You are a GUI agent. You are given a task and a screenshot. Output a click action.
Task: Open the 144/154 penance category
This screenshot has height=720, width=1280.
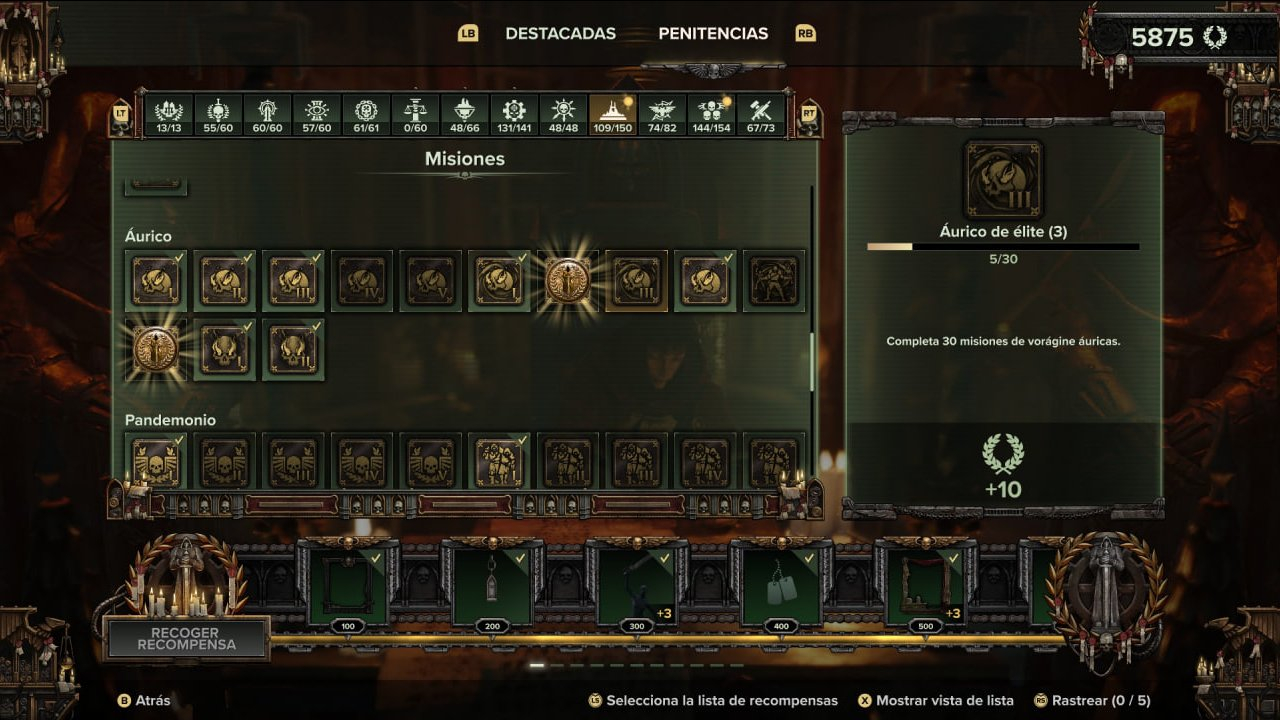point(711,115)
